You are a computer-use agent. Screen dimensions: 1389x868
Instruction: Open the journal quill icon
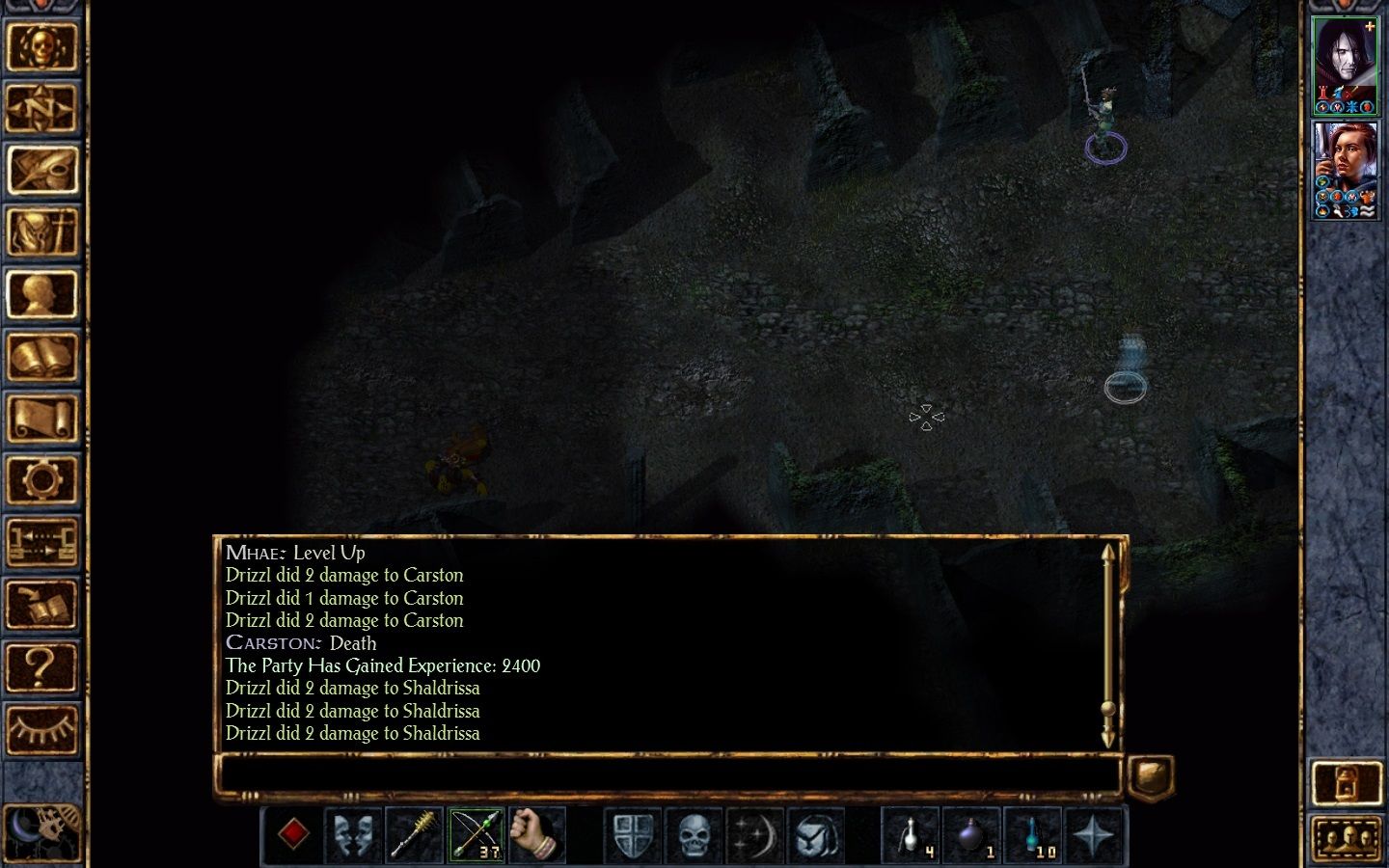(42, 171)
